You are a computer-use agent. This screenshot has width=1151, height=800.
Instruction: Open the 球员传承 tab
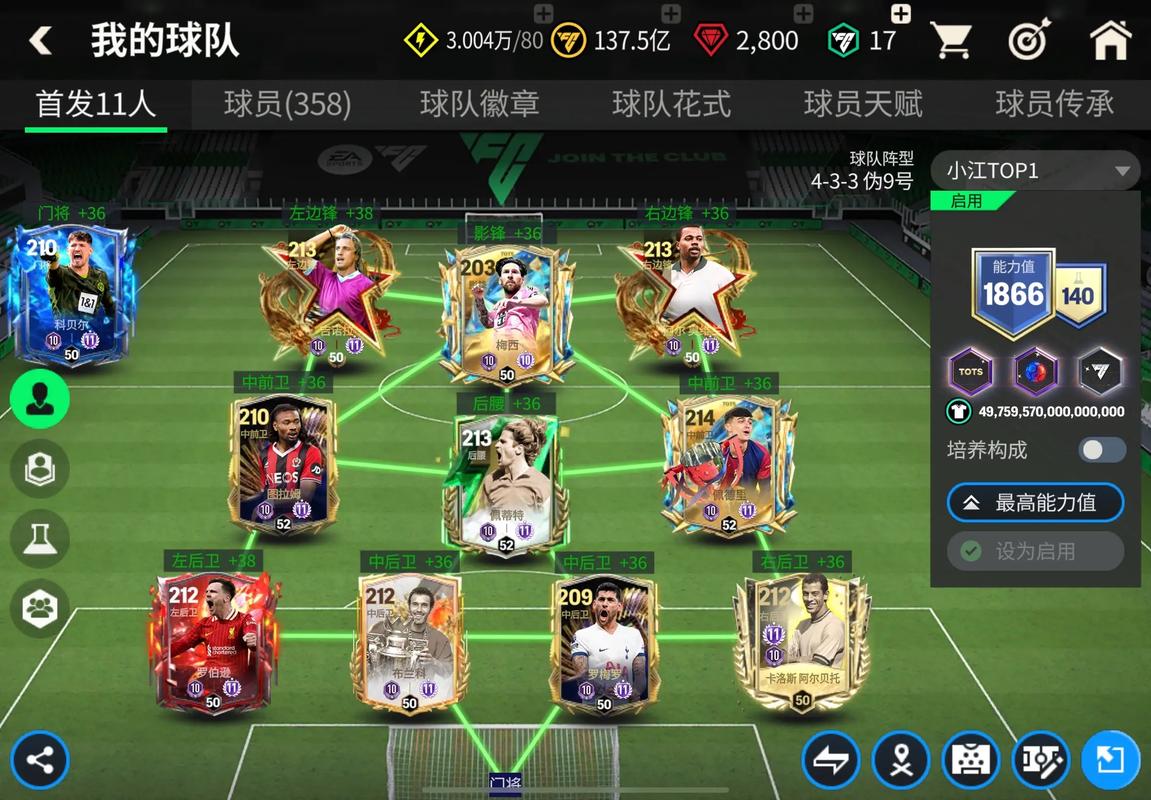point(1054,104)
